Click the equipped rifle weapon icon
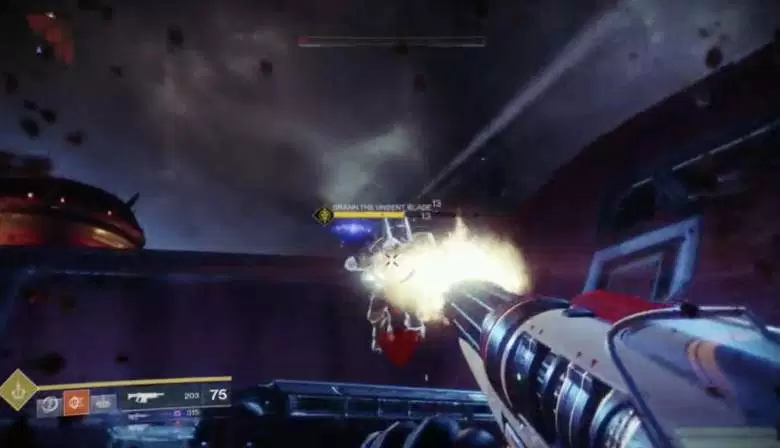Screen dimensions: 780x448 point(146,397)
